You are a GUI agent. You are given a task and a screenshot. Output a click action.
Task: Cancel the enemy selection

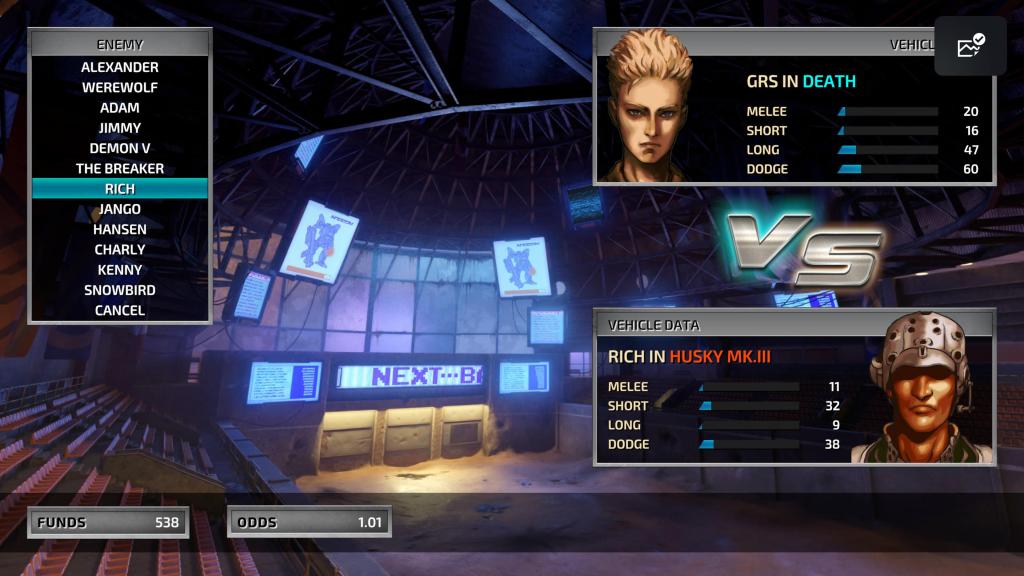120,310
